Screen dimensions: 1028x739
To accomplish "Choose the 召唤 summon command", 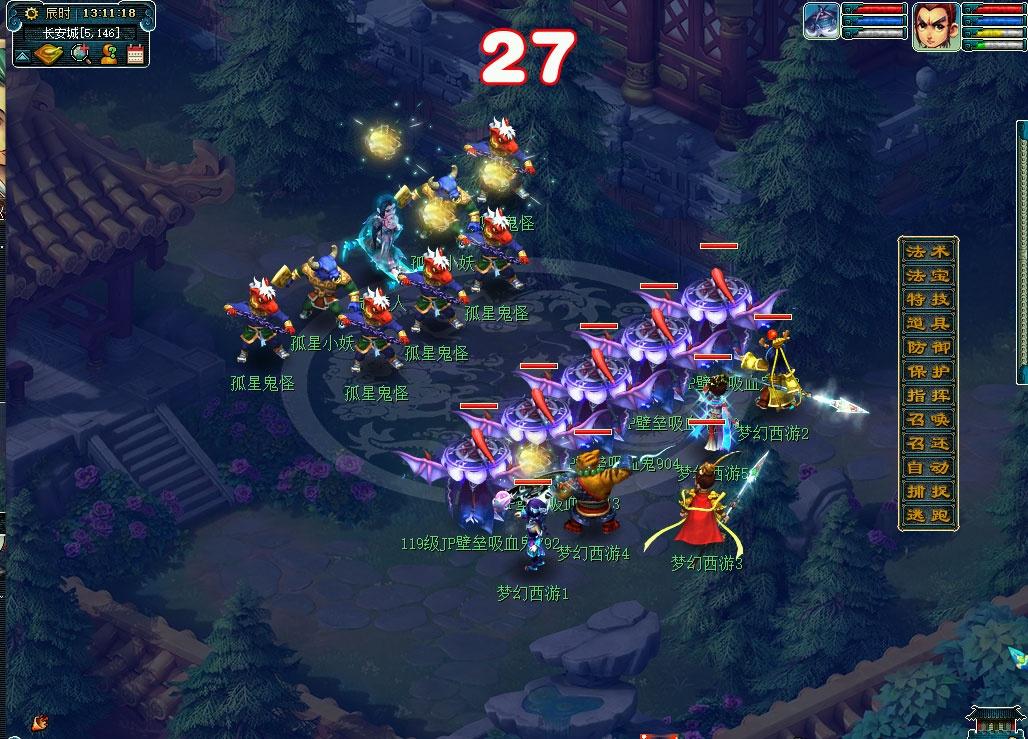I will click(x=927, y=420).
